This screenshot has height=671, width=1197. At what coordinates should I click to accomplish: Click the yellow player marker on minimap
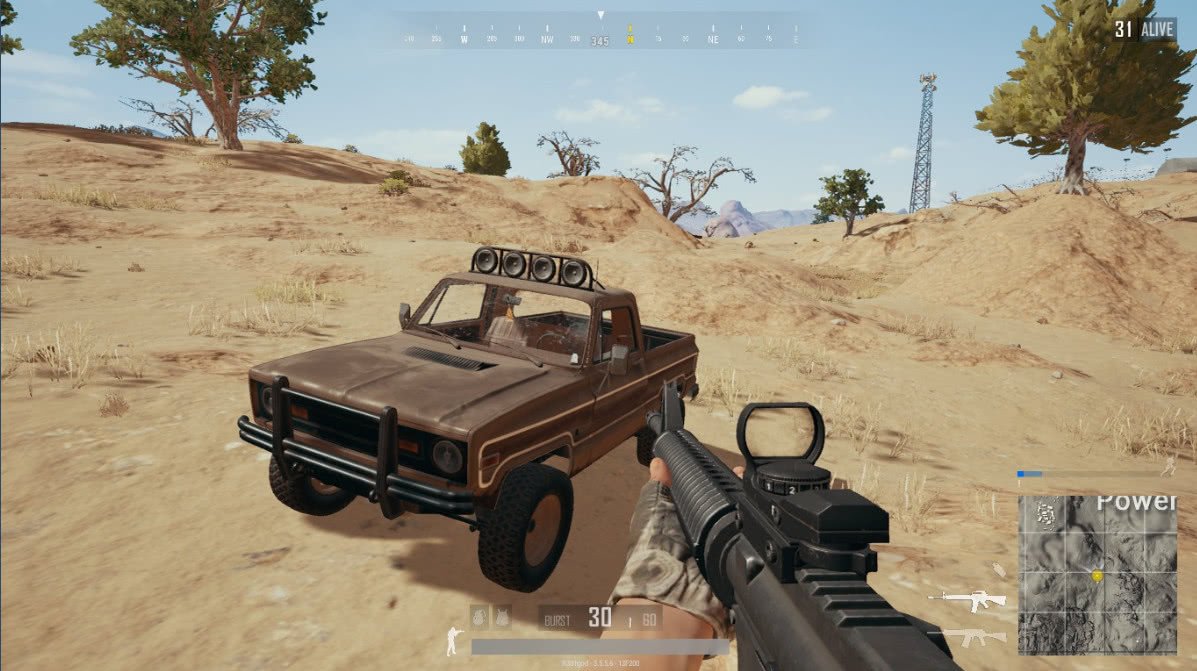click(x=1097, y=577)
